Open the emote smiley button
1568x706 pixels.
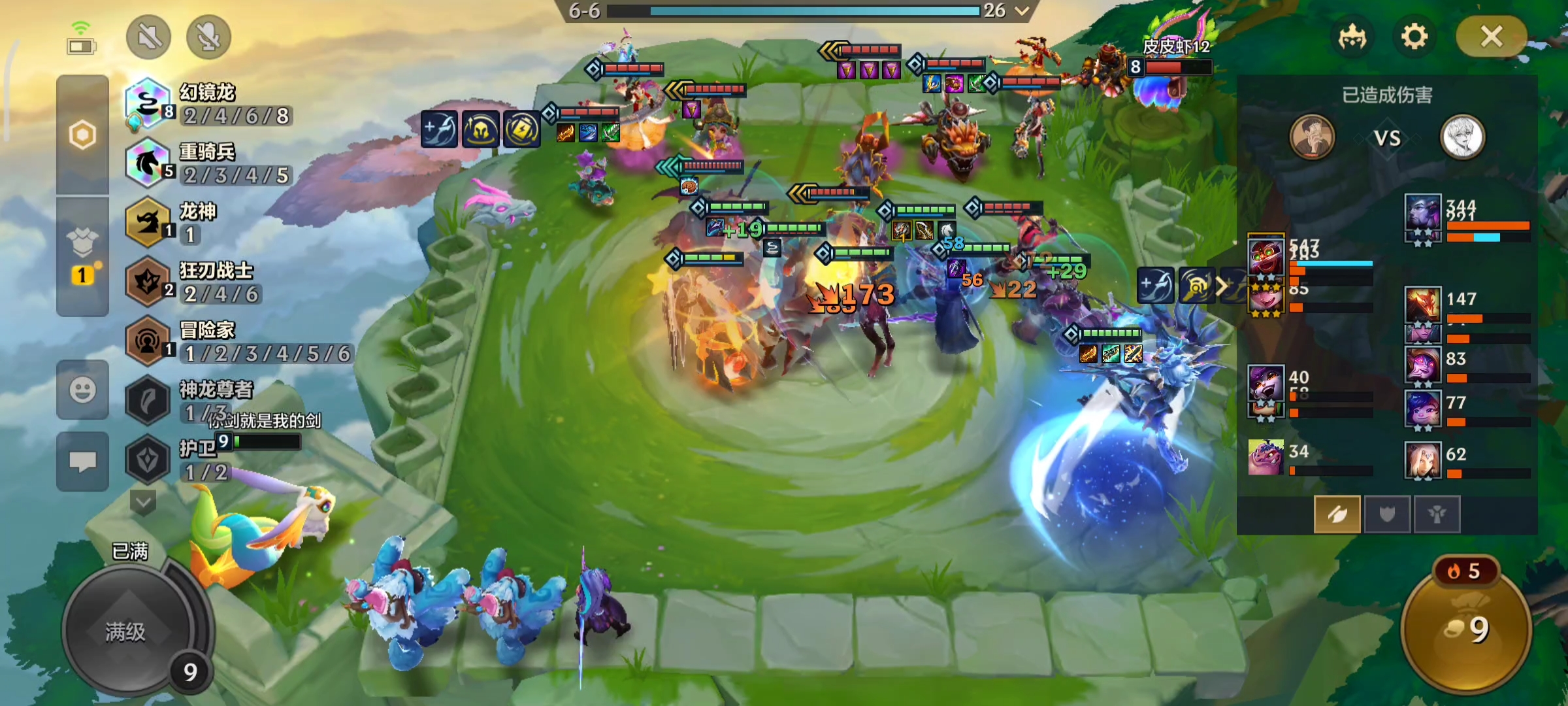coord(82,390)
